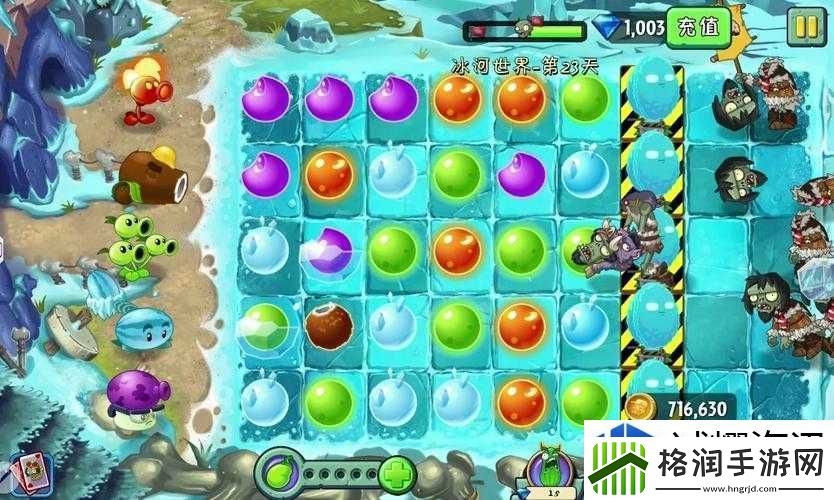Activate the cucumber power-up icon

(x=548, y=465)
